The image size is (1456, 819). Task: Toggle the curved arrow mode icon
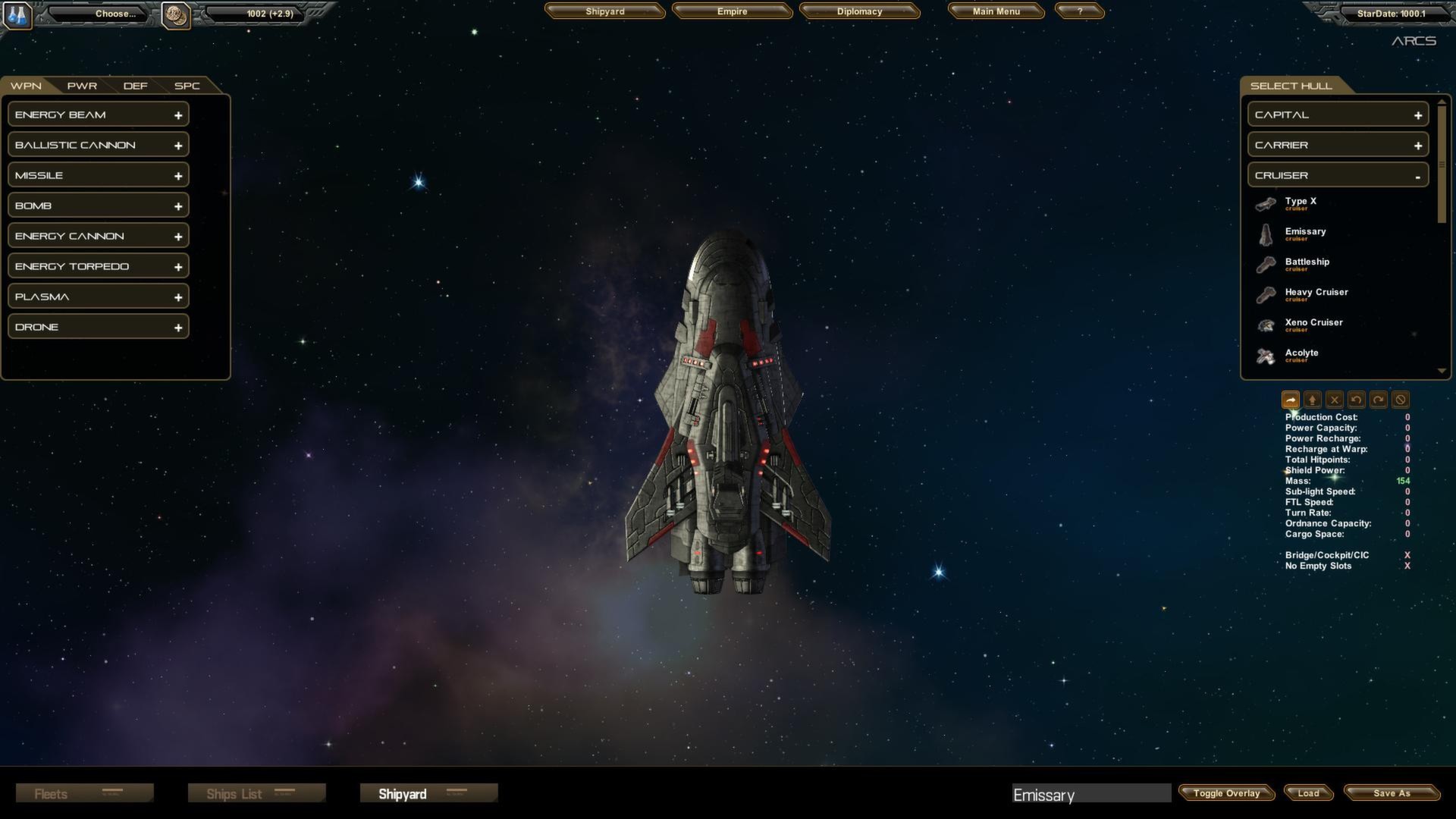(1291, 400)
